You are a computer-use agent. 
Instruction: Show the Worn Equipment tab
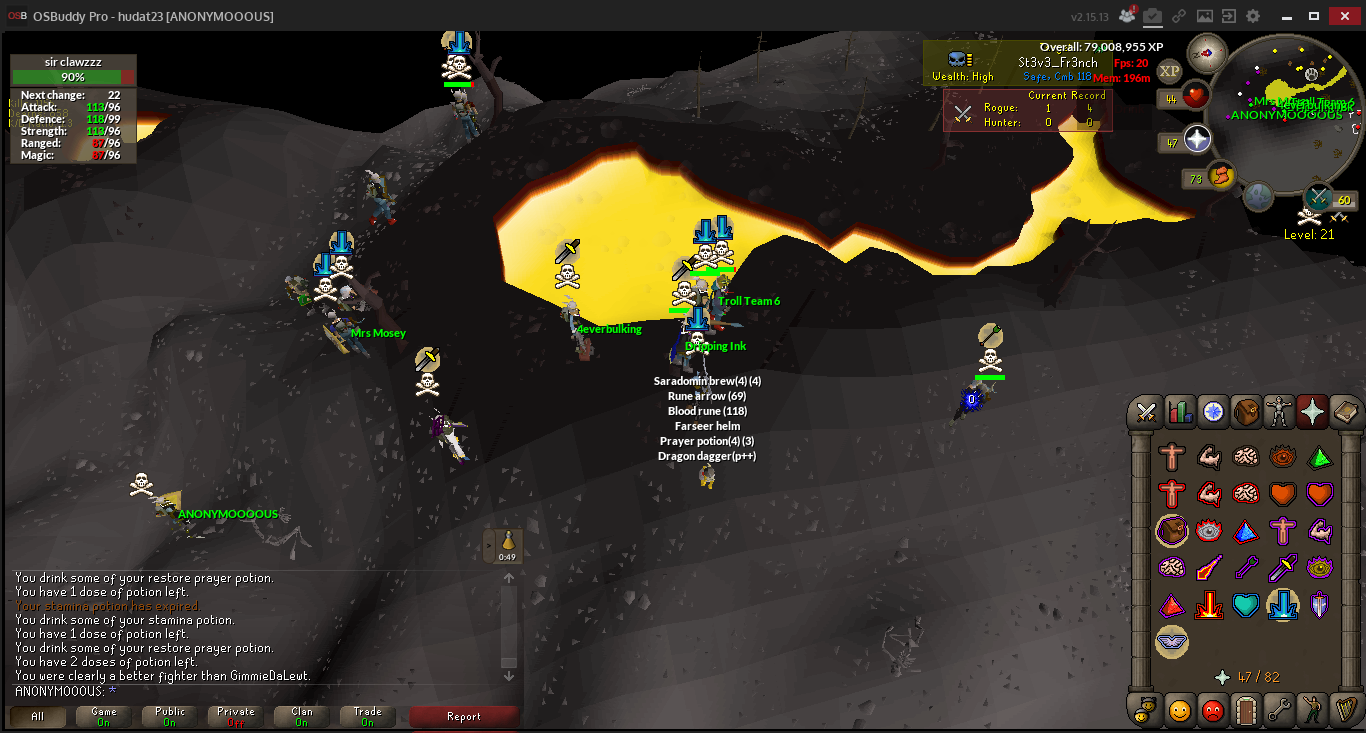click(1281, 412)
